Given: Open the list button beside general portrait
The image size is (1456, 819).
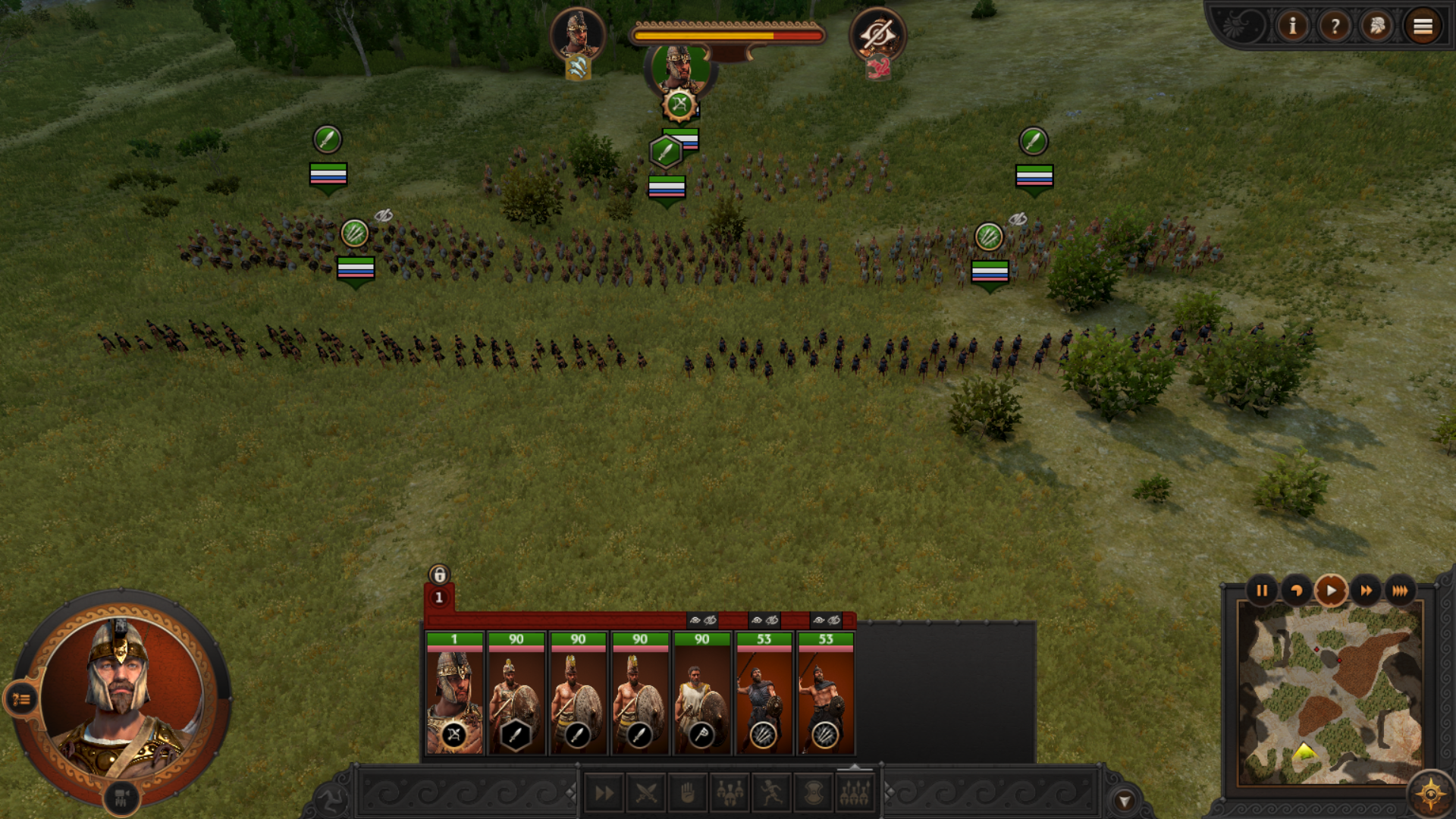Looking at the screenshot, I should tap(20, 699).
